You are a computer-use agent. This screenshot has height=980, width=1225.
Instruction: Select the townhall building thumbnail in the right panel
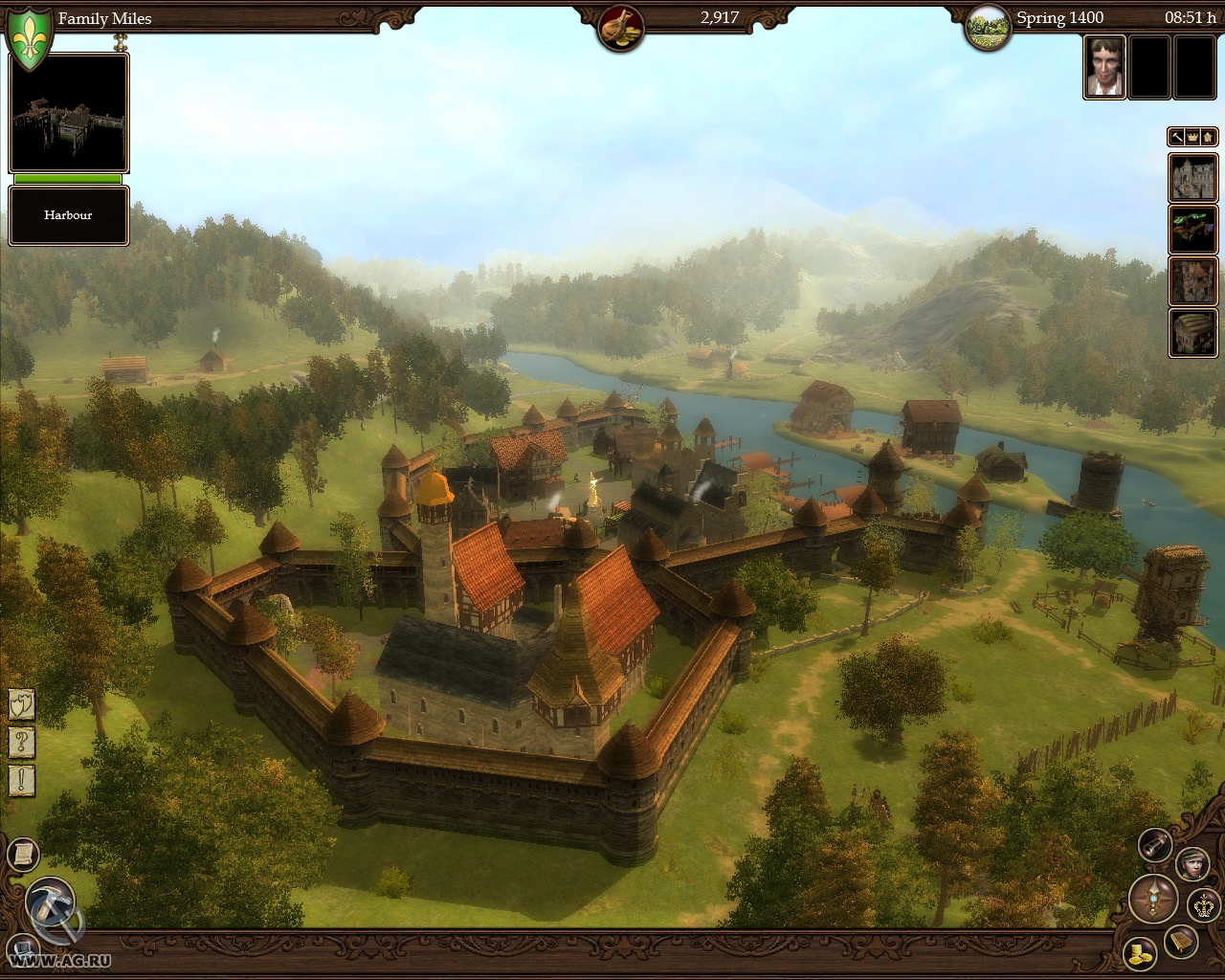1193,178
